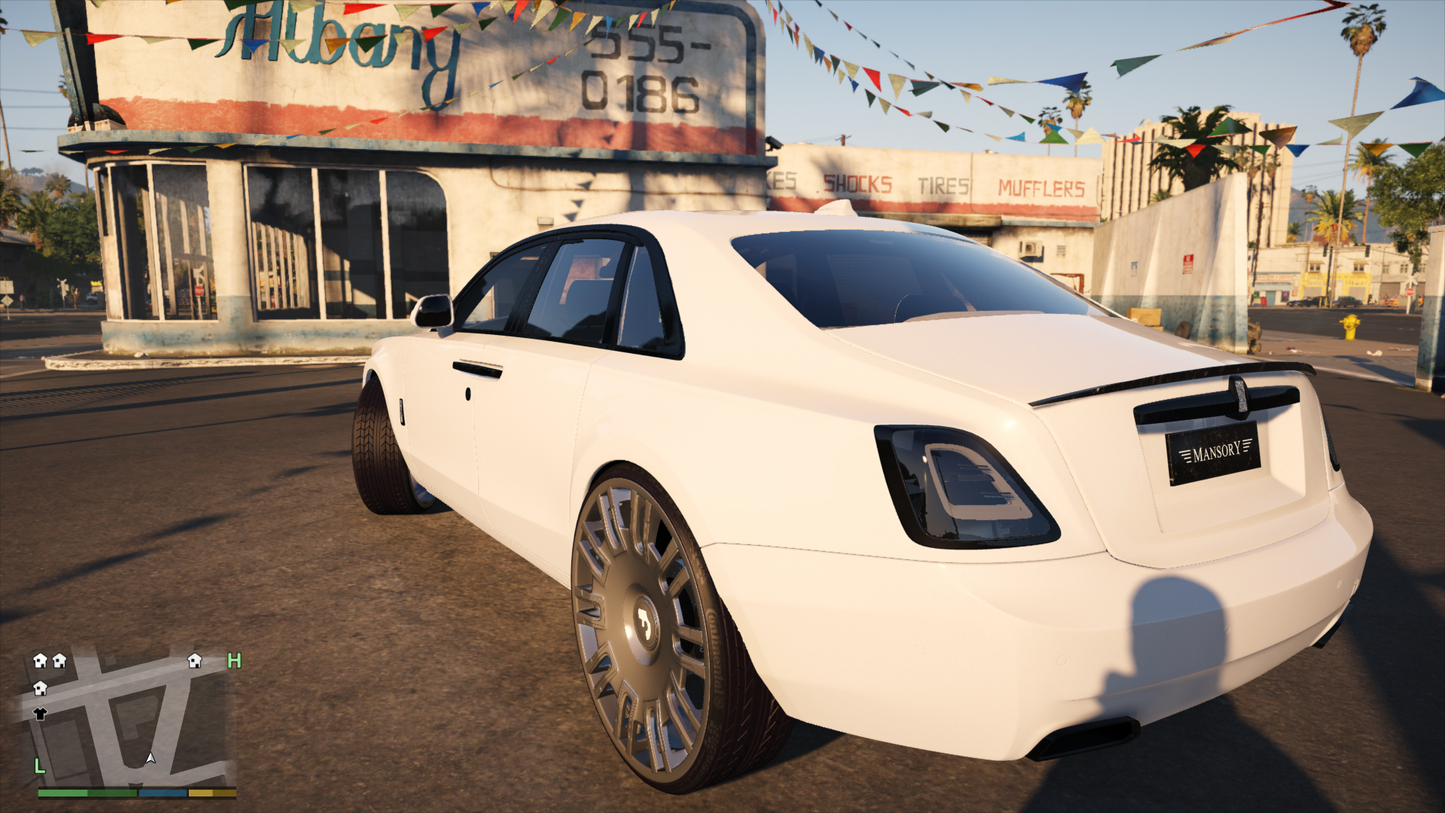Click the white player arrow on the minimap
Image resolution: width=1445 pixels, height=813 pixels.
point(150,759)
